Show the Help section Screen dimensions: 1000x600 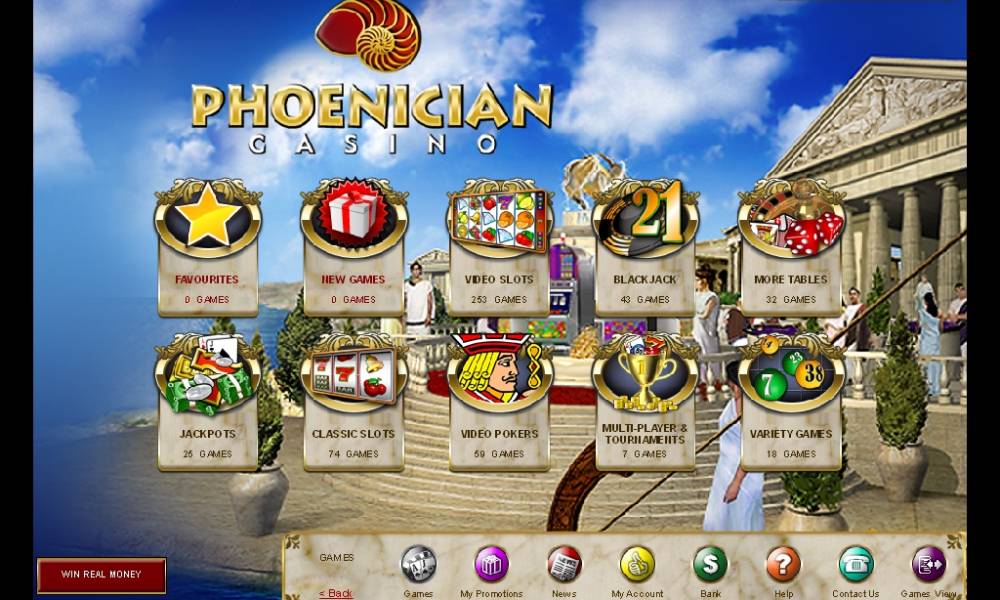pyautogui.click(x=783, y=565)
